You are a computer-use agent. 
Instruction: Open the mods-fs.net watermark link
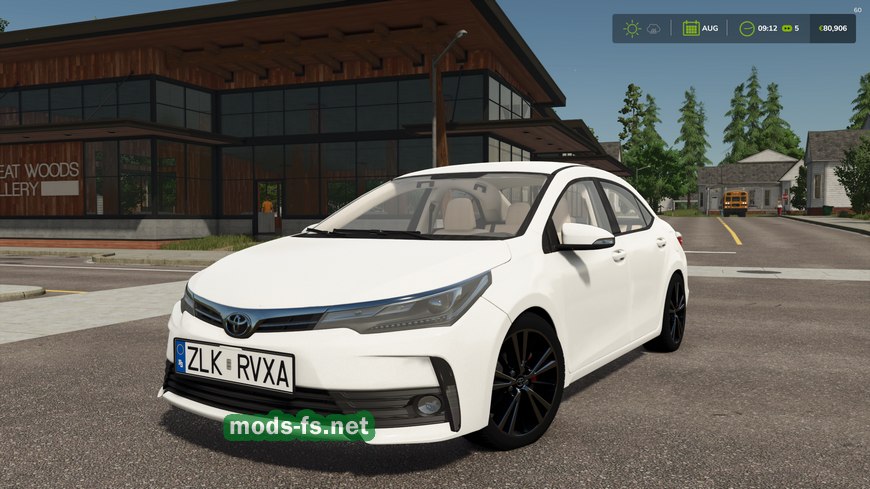pyautogui.click(x=299, y=427)
